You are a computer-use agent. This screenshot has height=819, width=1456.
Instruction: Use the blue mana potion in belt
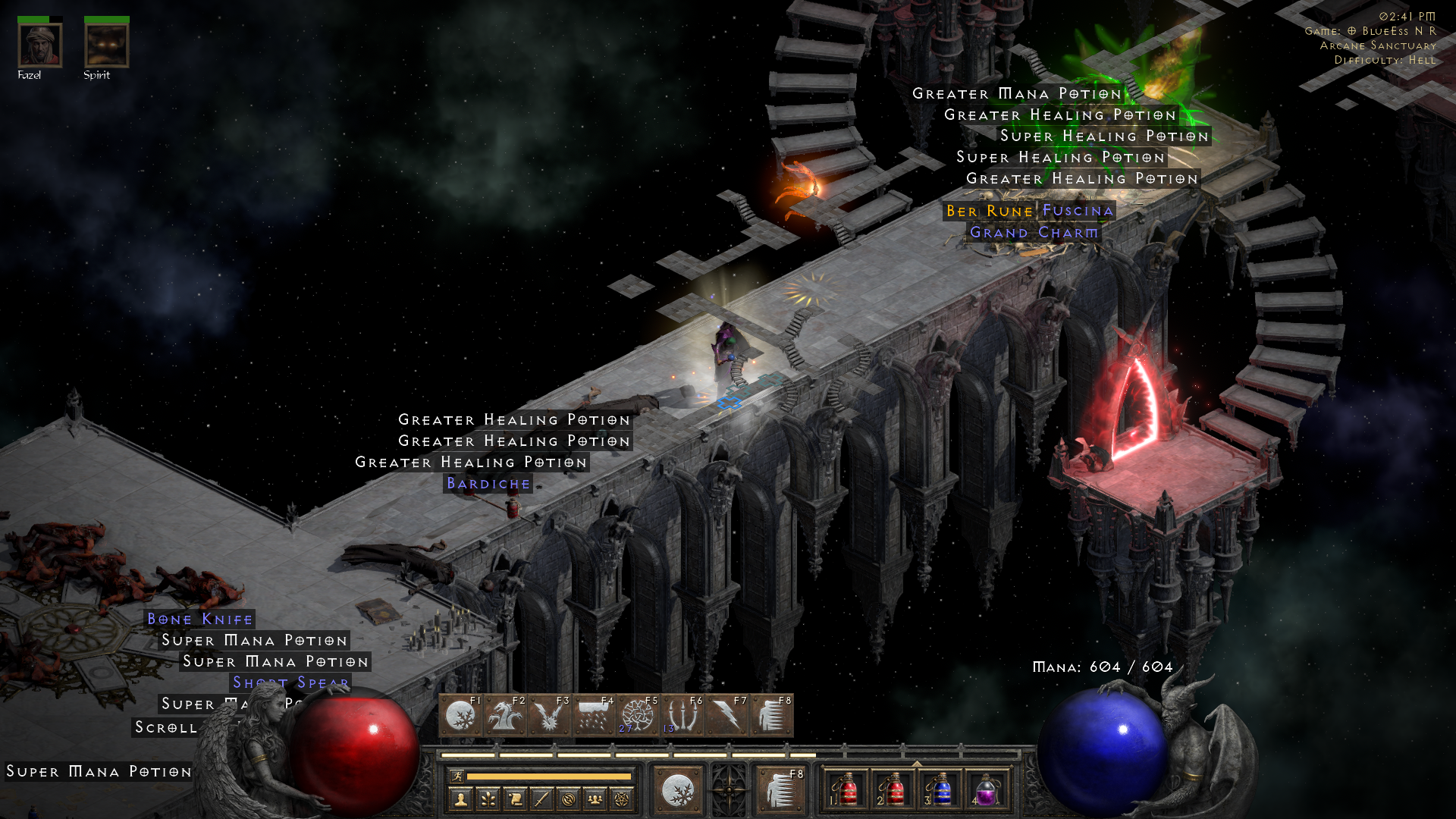pos(941,790)
